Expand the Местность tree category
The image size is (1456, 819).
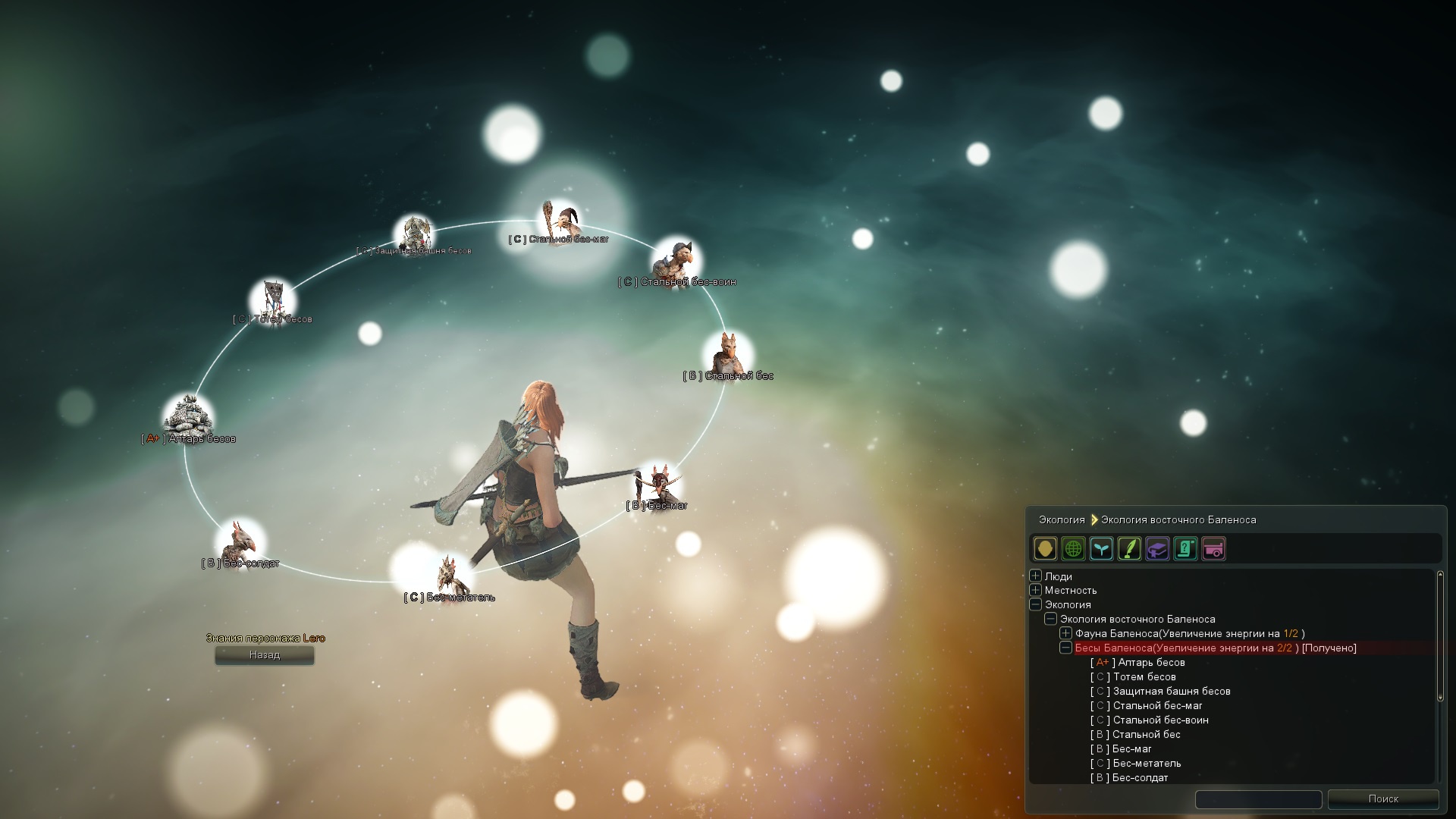pyautogui.click(x=1037, y=590)
